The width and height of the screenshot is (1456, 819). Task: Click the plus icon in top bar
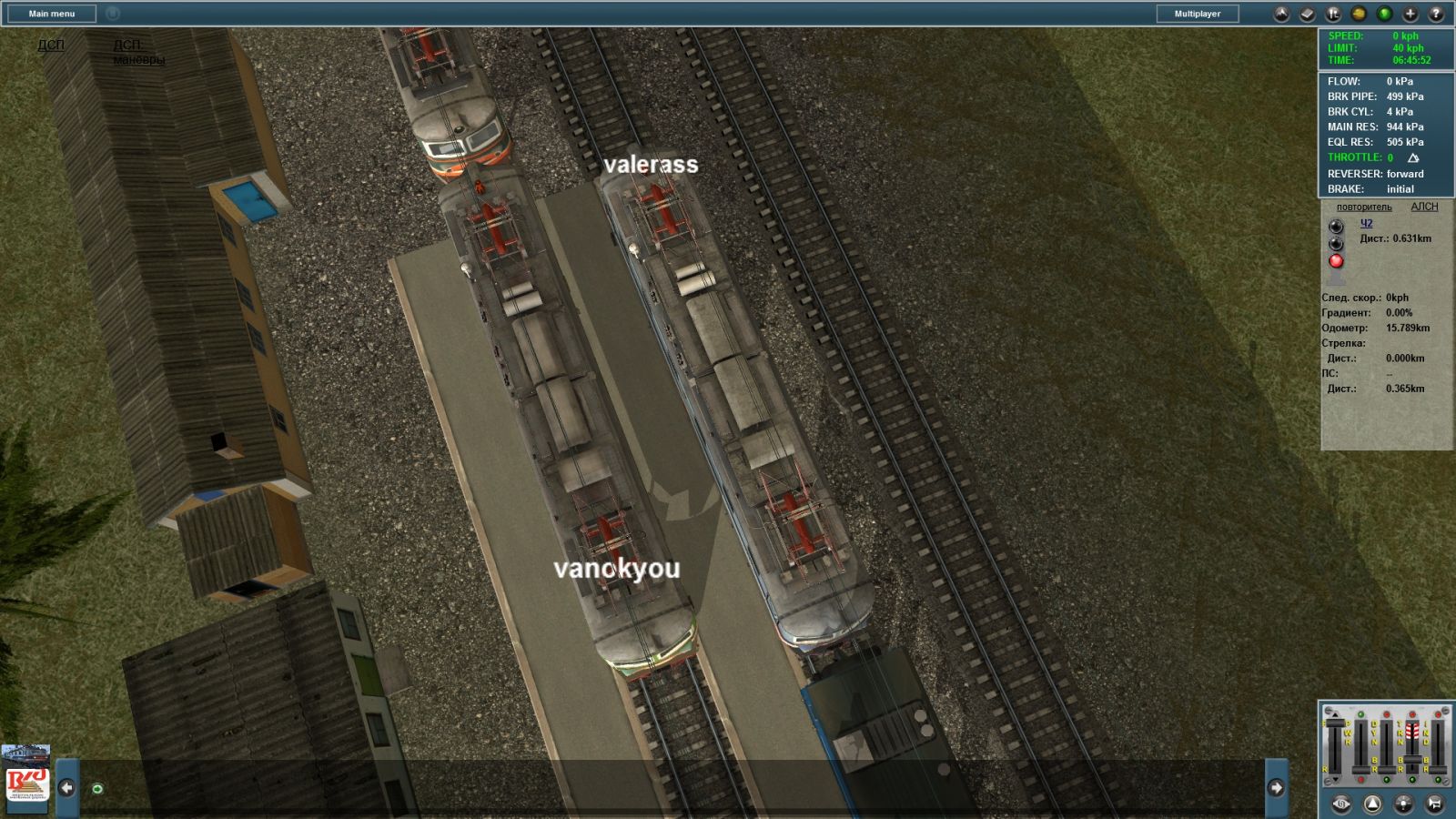tap(1410, 14)
